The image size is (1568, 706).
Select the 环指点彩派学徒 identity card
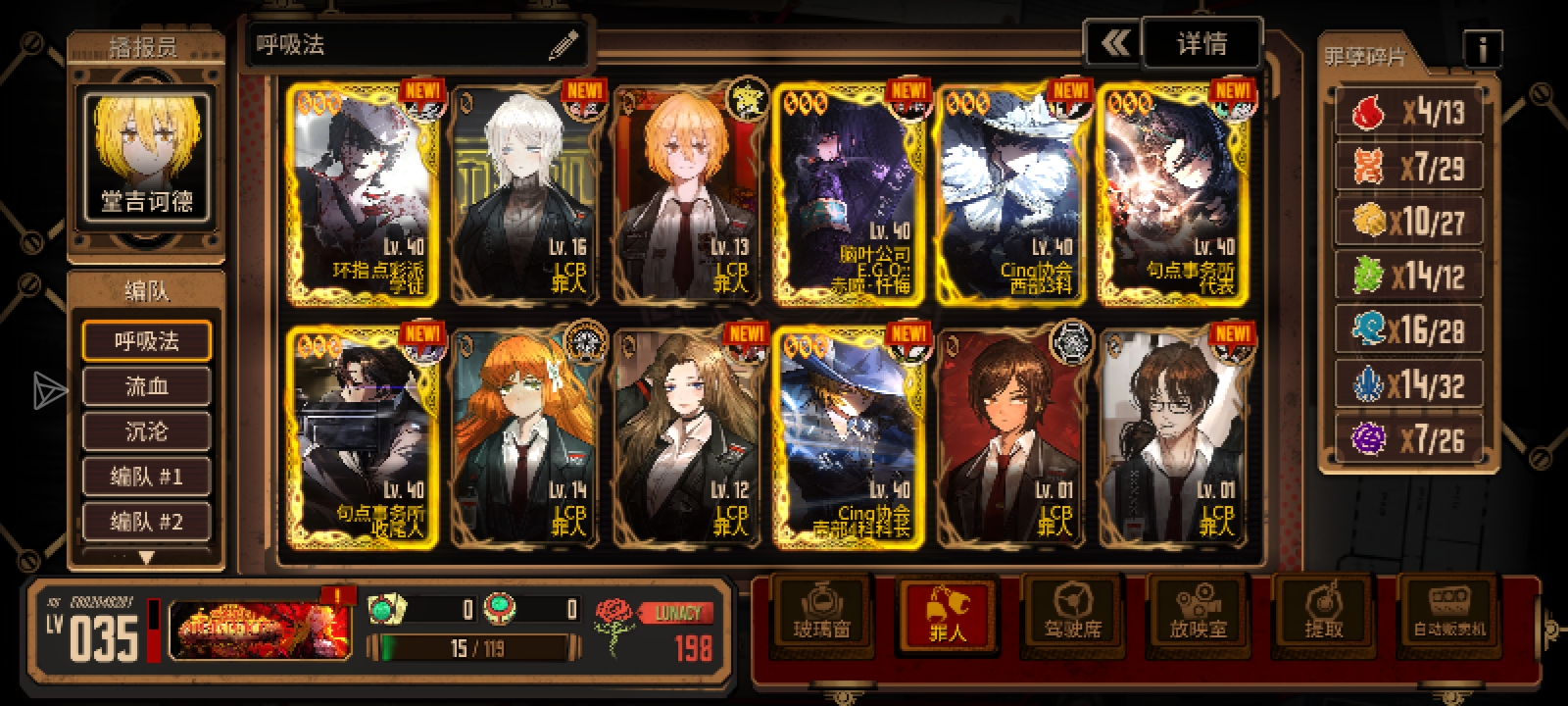pyautogui.click(x=364, y=194)
